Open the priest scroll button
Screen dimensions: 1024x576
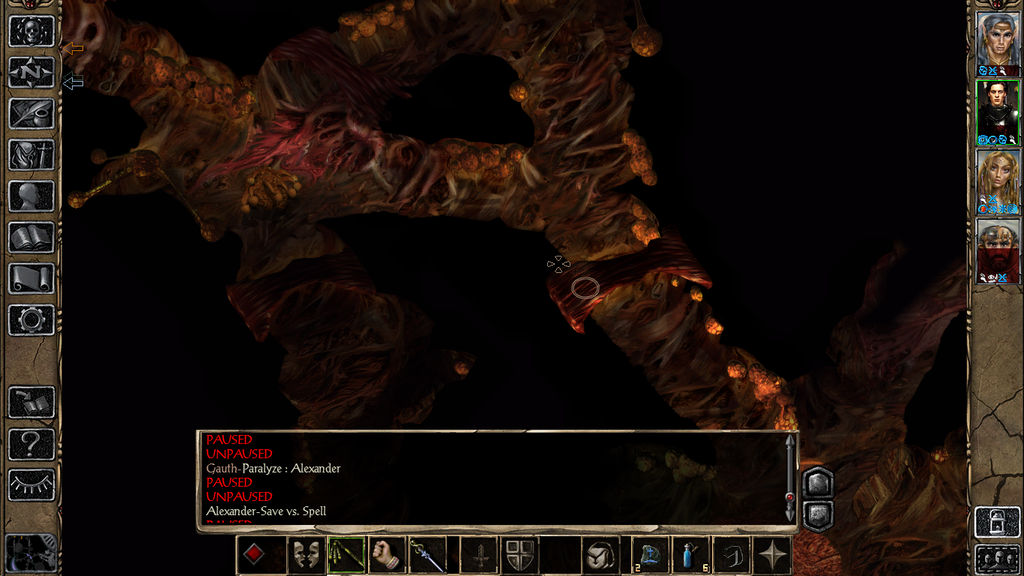click(x=31, y=279)
